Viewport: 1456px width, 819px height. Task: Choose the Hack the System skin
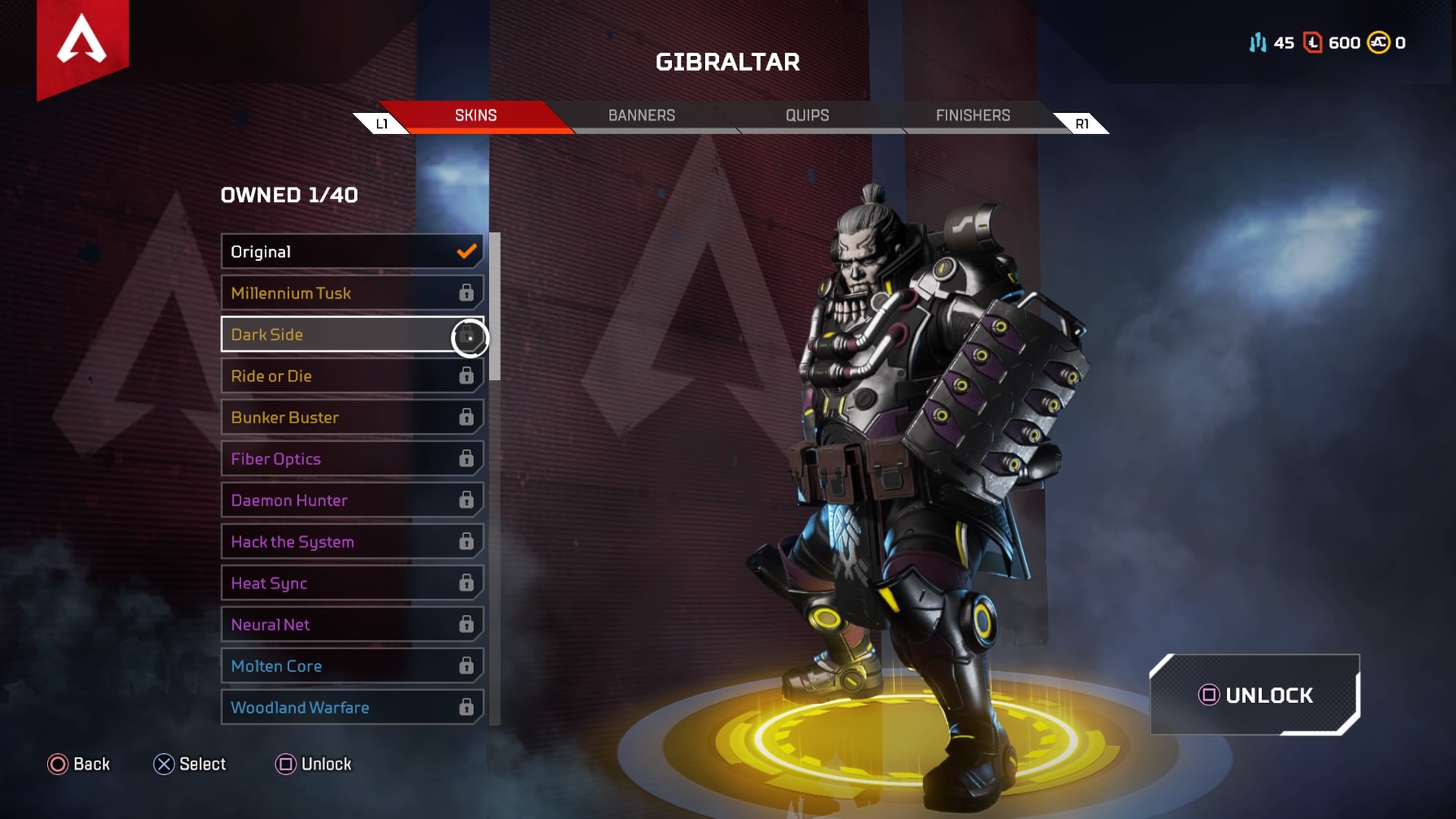point(352,541)
